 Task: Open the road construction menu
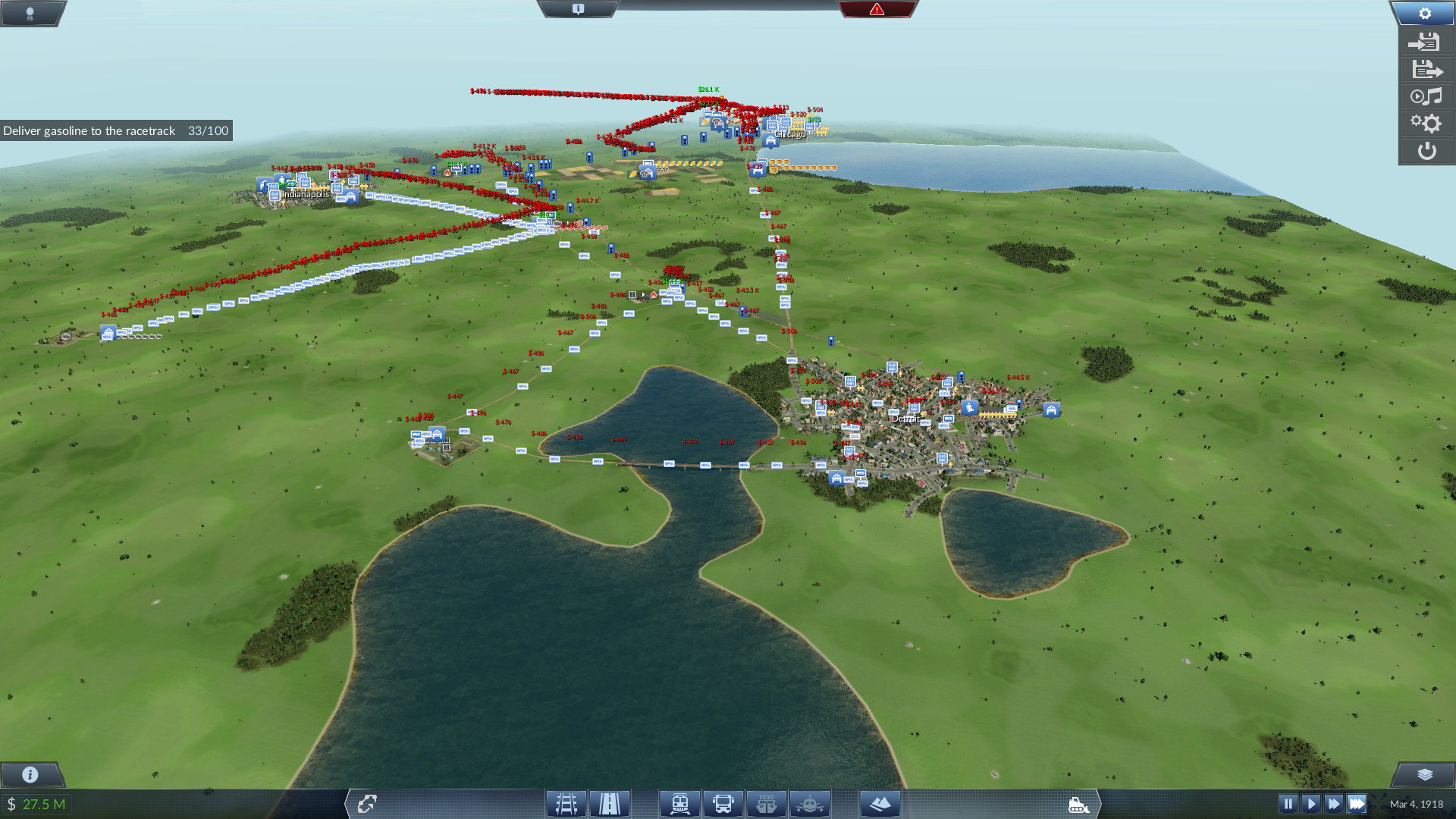610,804
